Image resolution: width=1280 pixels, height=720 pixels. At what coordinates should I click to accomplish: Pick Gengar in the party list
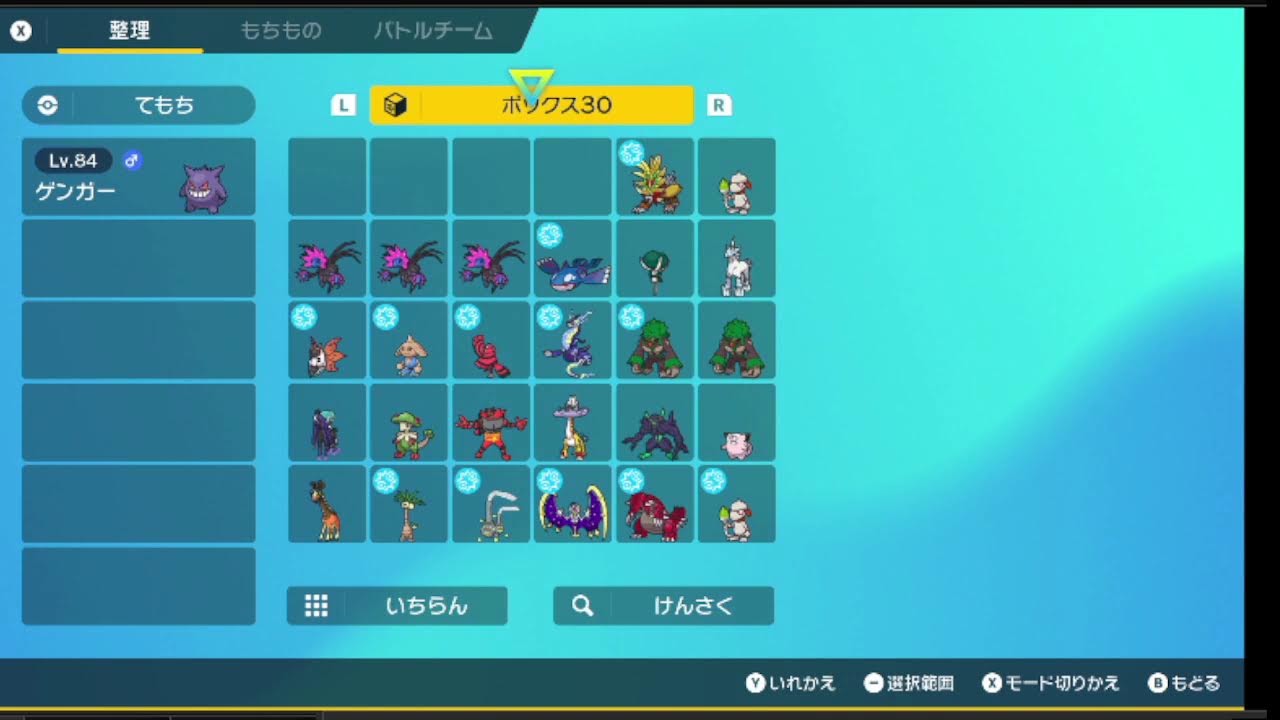(x=139, y=177)
